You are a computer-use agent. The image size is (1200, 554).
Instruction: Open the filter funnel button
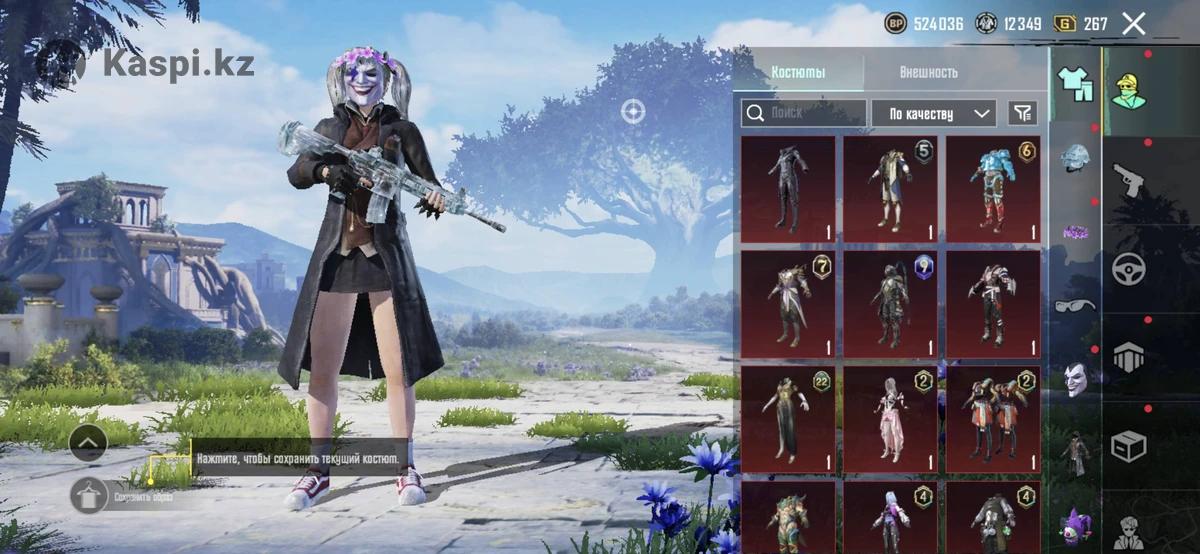tap(1022, 113)
